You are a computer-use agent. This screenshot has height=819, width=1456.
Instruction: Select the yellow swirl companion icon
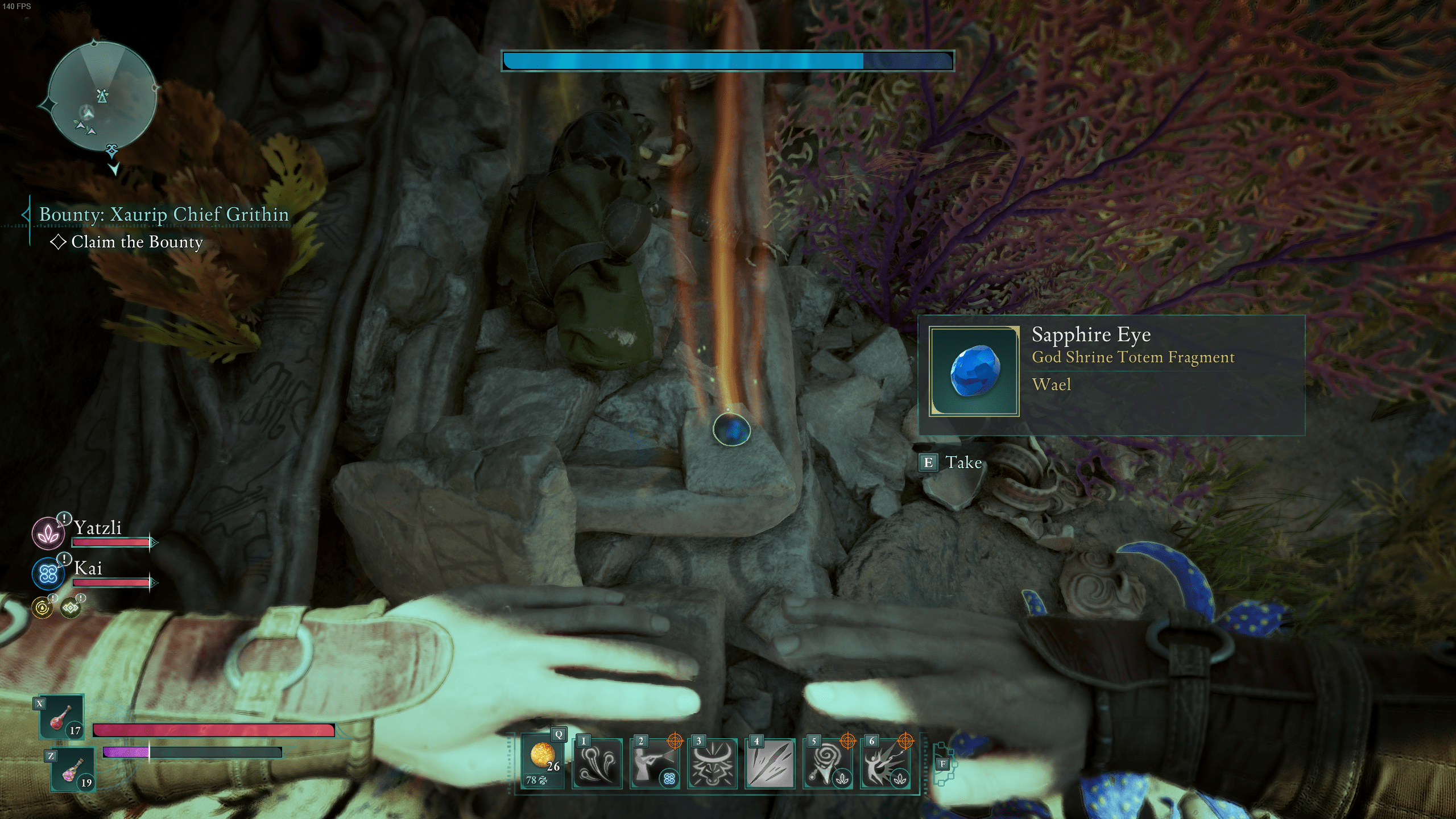click(42, 608)
